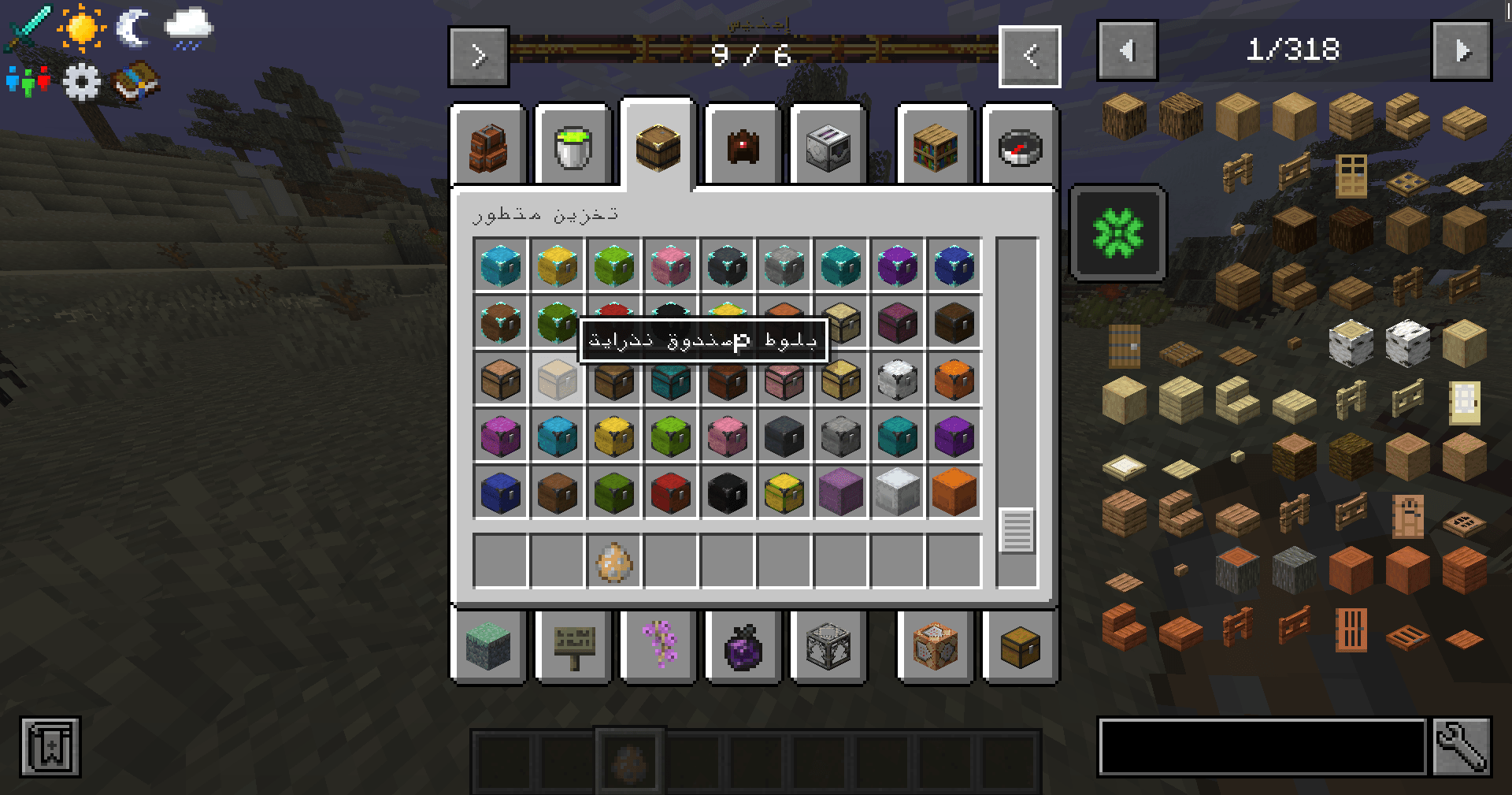
Task: Open JEI config with the wrench button
Action: click(1462, 746)
